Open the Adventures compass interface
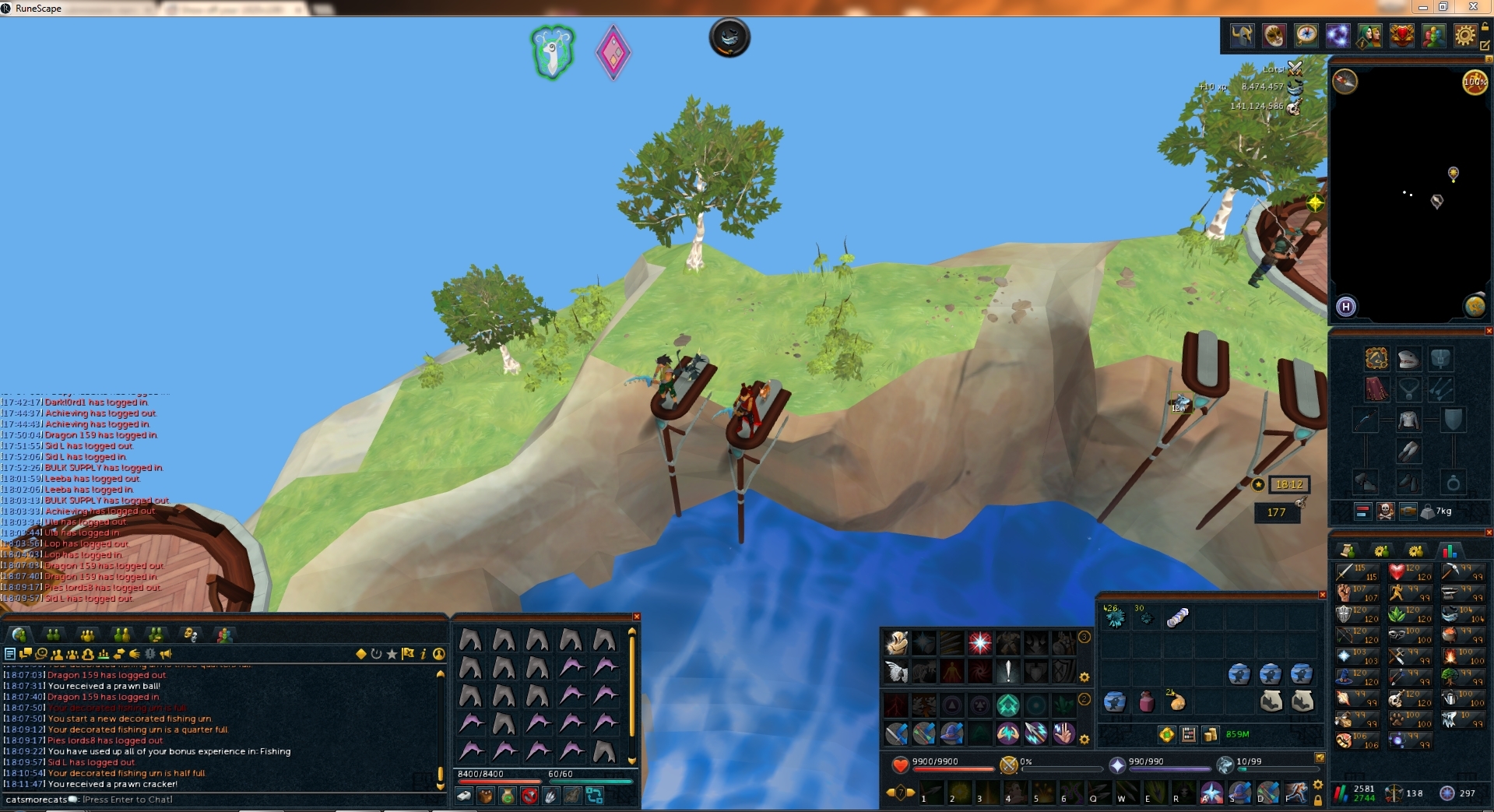Viewport: 1494px width, 812px height. [x=1306, y=36]
